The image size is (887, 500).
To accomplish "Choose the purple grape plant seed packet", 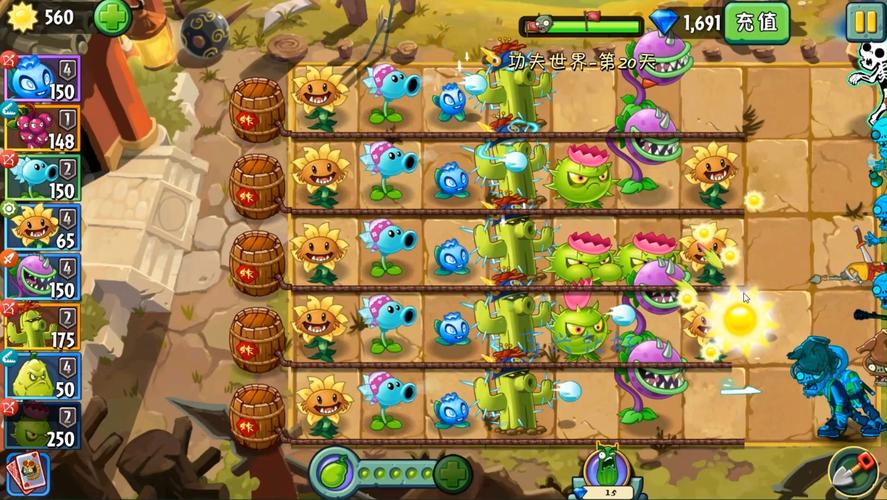I will (x=41, y=127).
